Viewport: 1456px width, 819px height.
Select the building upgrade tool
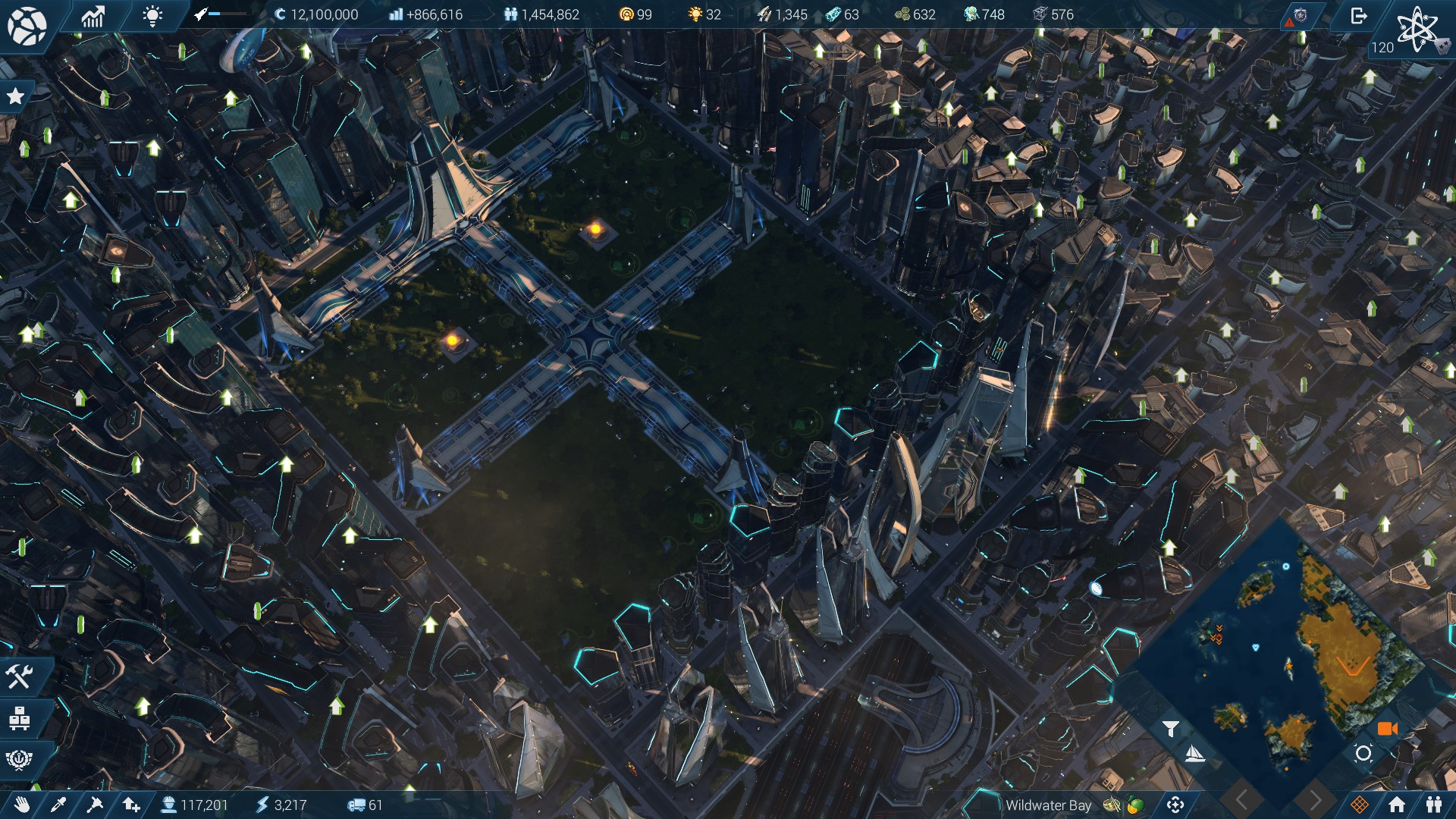pos(132,806)
